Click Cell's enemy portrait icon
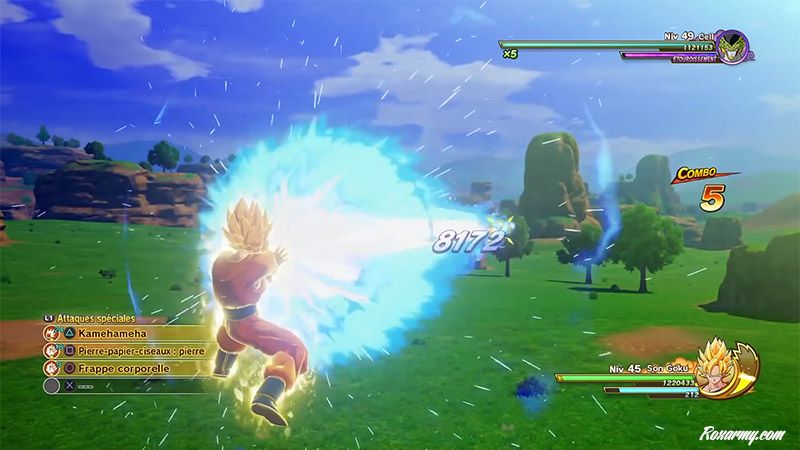This screenshot has width=800, height=450. 733,45
